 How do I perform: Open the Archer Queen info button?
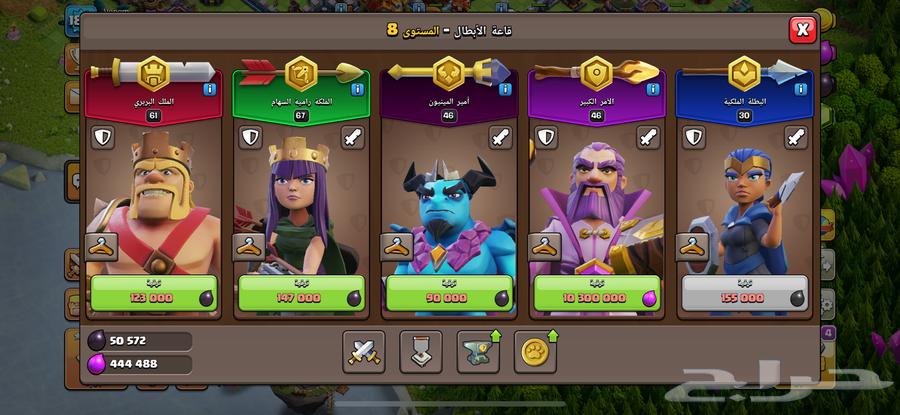(358, 90)
